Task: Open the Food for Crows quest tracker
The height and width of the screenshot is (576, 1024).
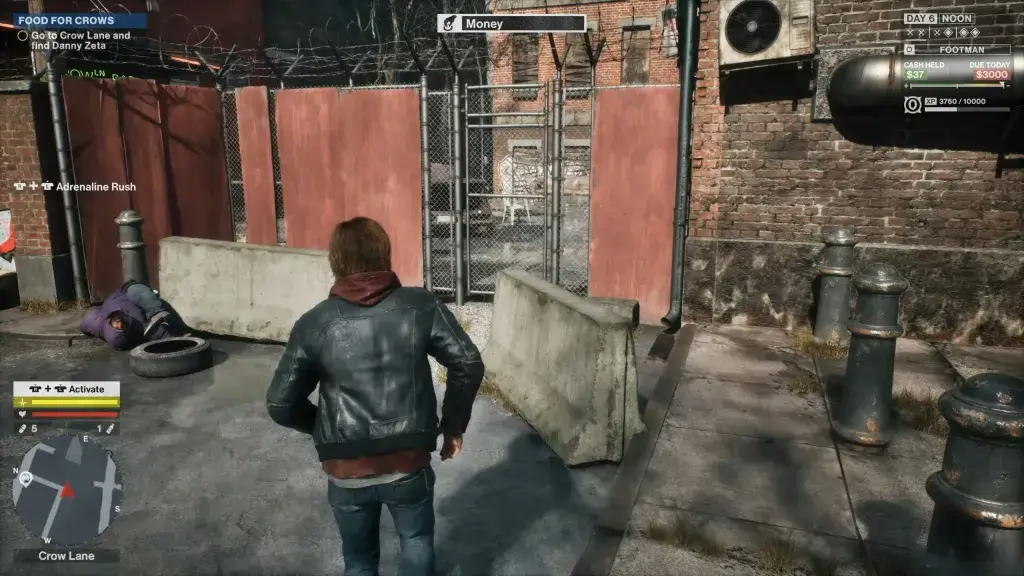Action: (80, 20)
